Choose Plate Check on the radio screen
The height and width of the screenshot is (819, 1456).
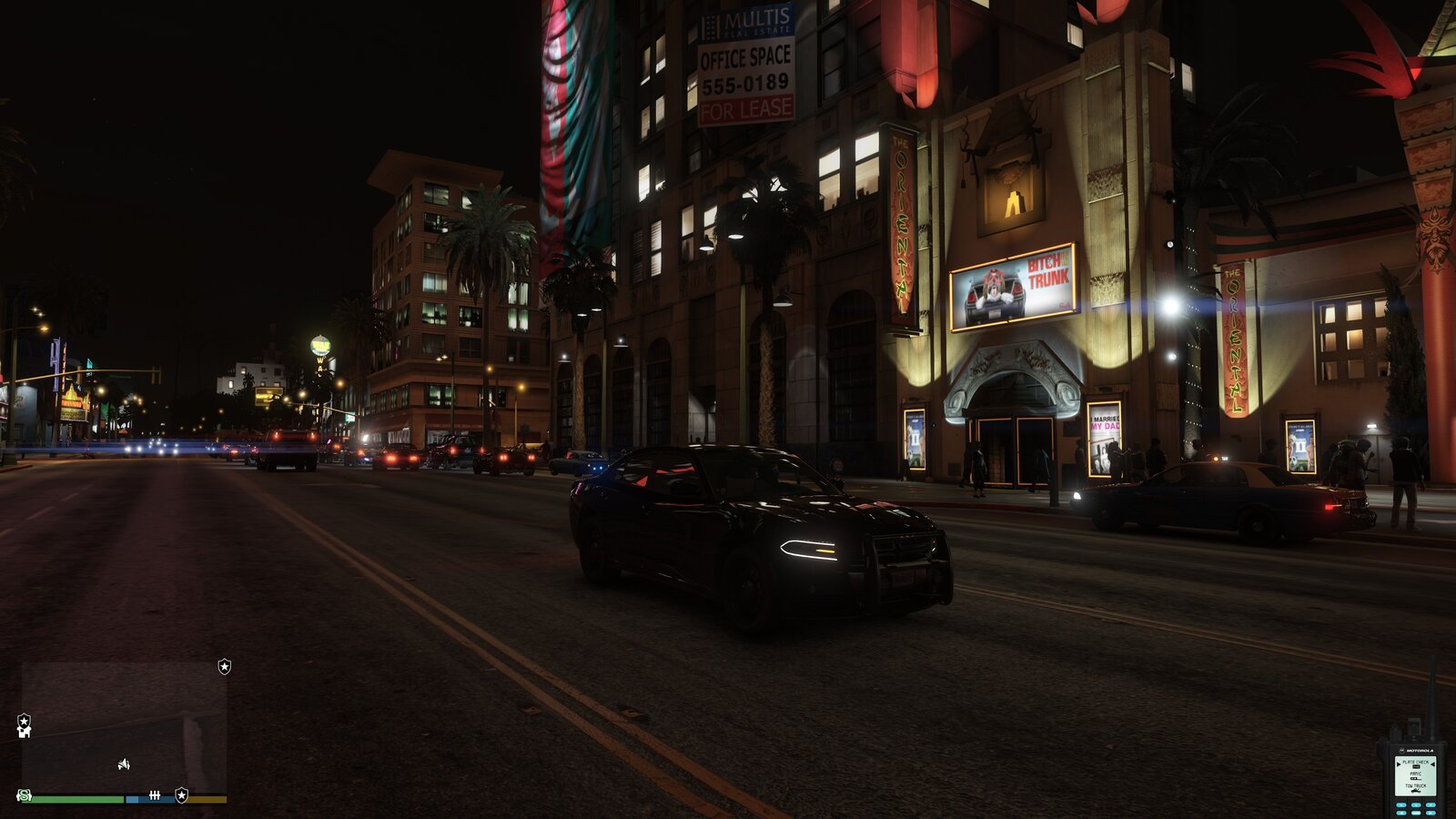[x=1415, y=762]
